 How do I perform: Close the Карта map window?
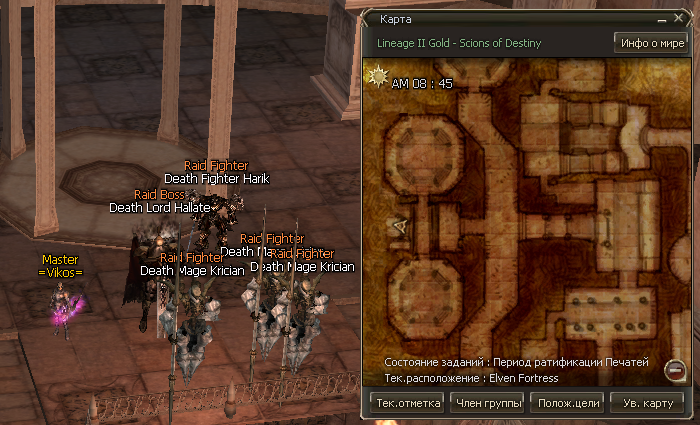coord(679,19)
